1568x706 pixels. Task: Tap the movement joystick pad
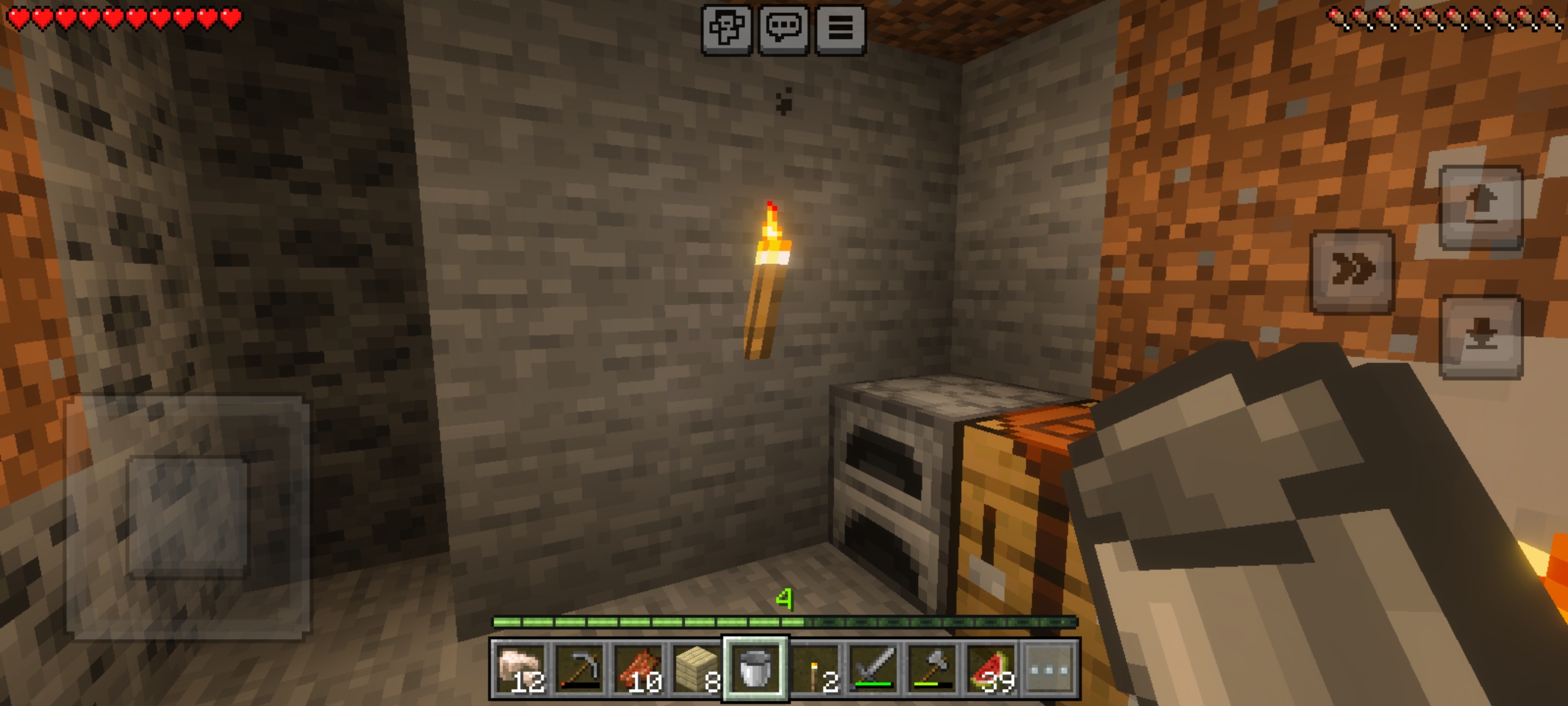coord(188,516)
